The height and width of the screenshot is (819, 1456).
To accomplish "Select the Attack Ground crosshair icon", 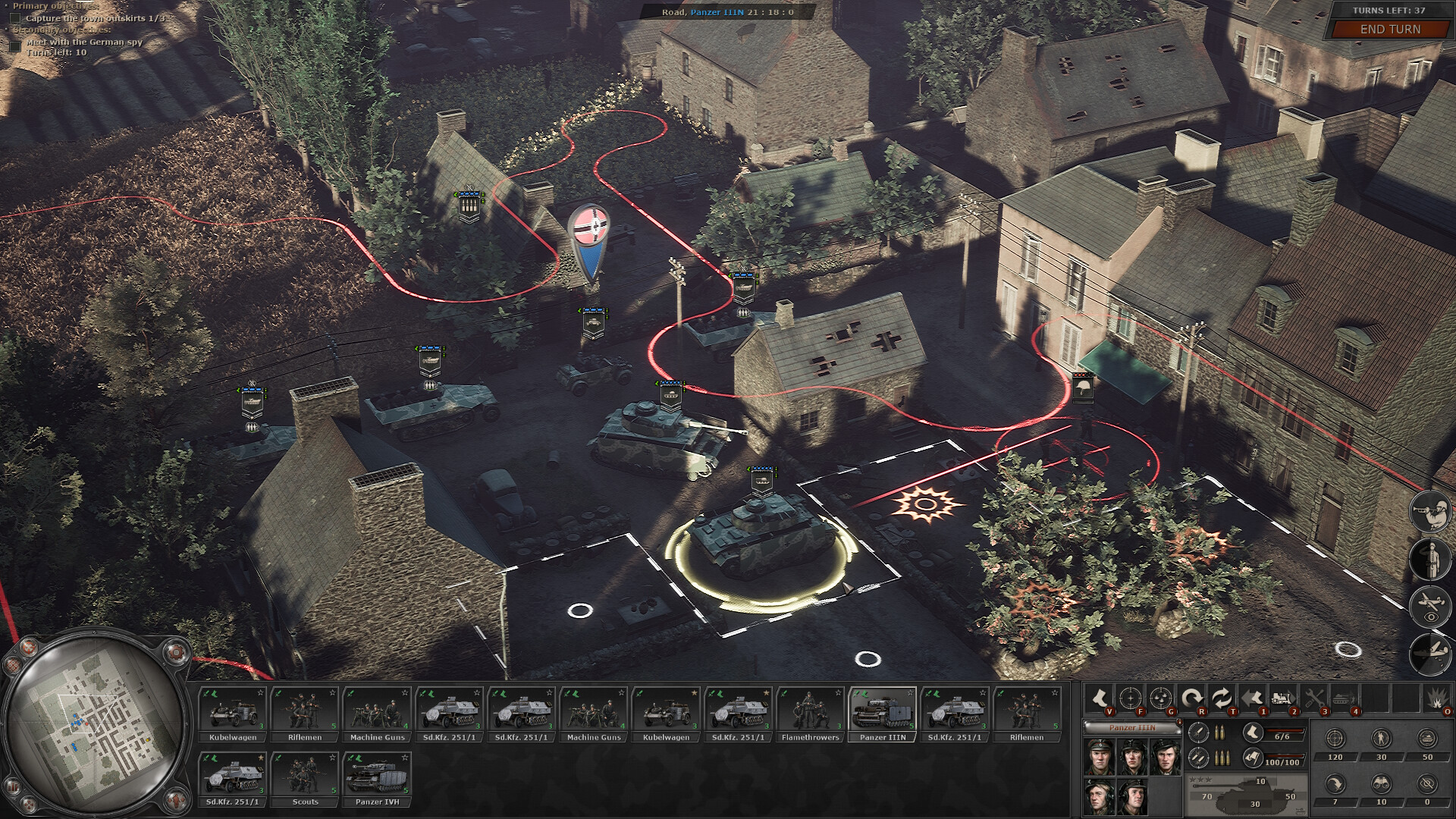I will [x=1131, y=699].
